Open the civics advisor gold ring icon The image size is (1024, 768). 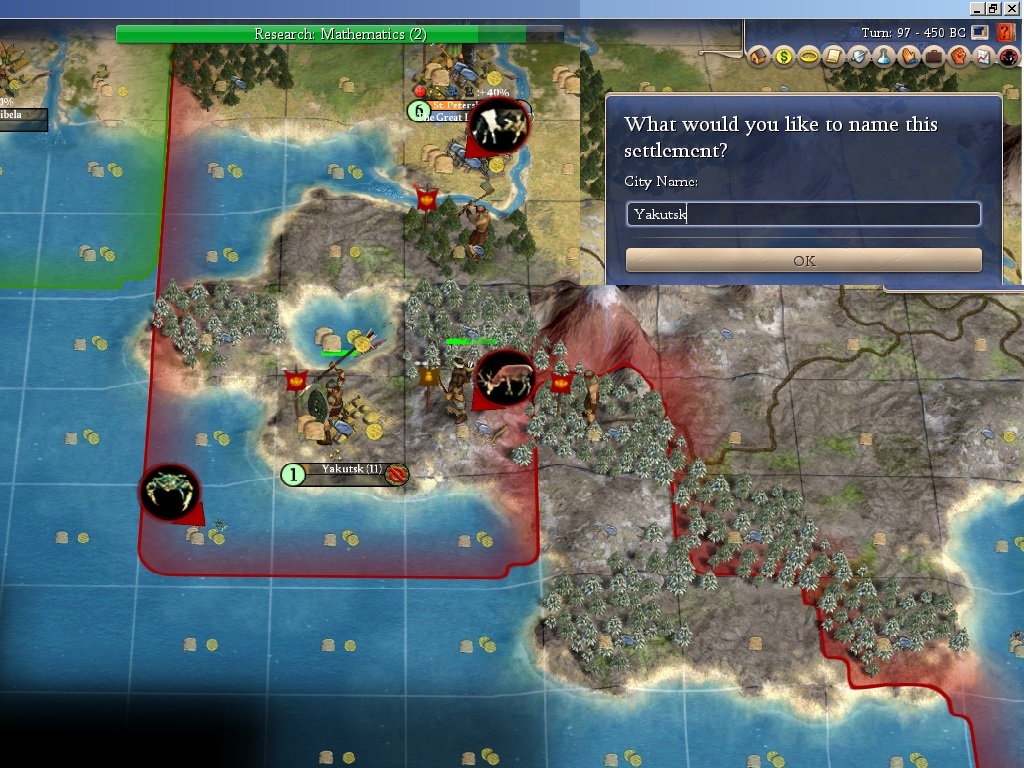[x=809, y=57]
